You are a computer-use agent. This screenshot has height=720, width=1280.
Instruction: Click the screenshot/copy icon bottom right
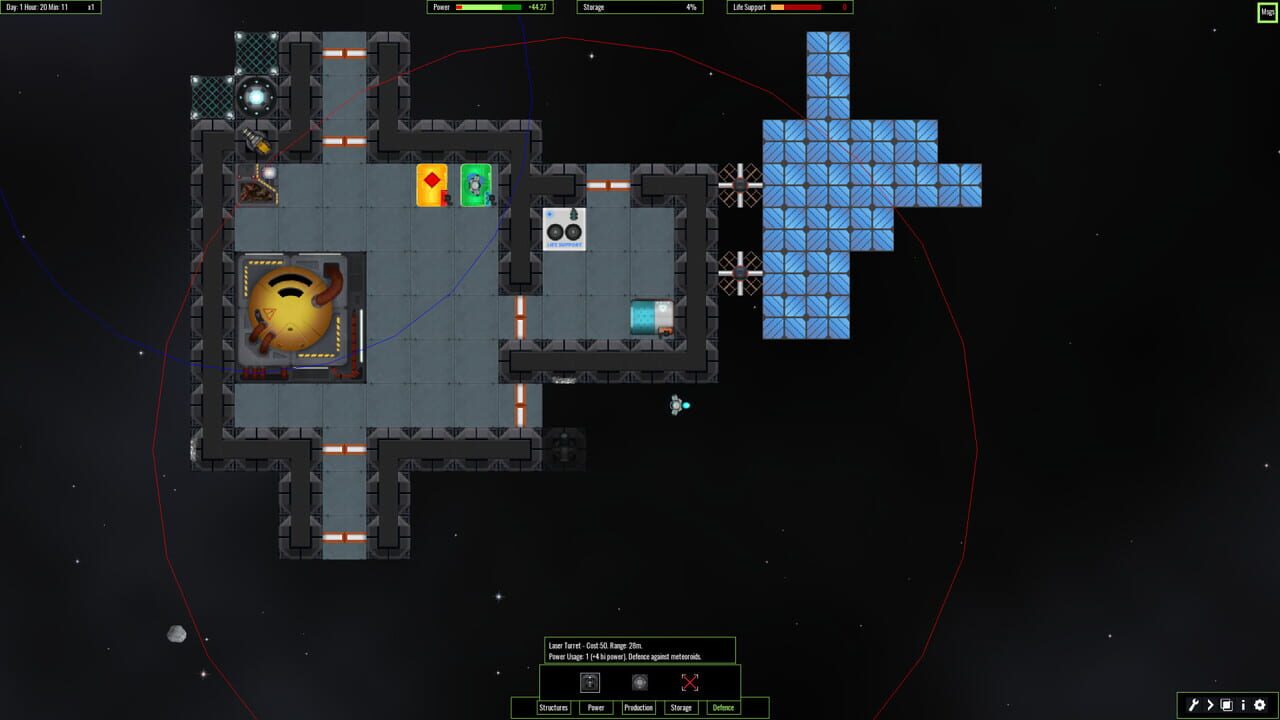pyautogui.click(x=1226, y=704)
